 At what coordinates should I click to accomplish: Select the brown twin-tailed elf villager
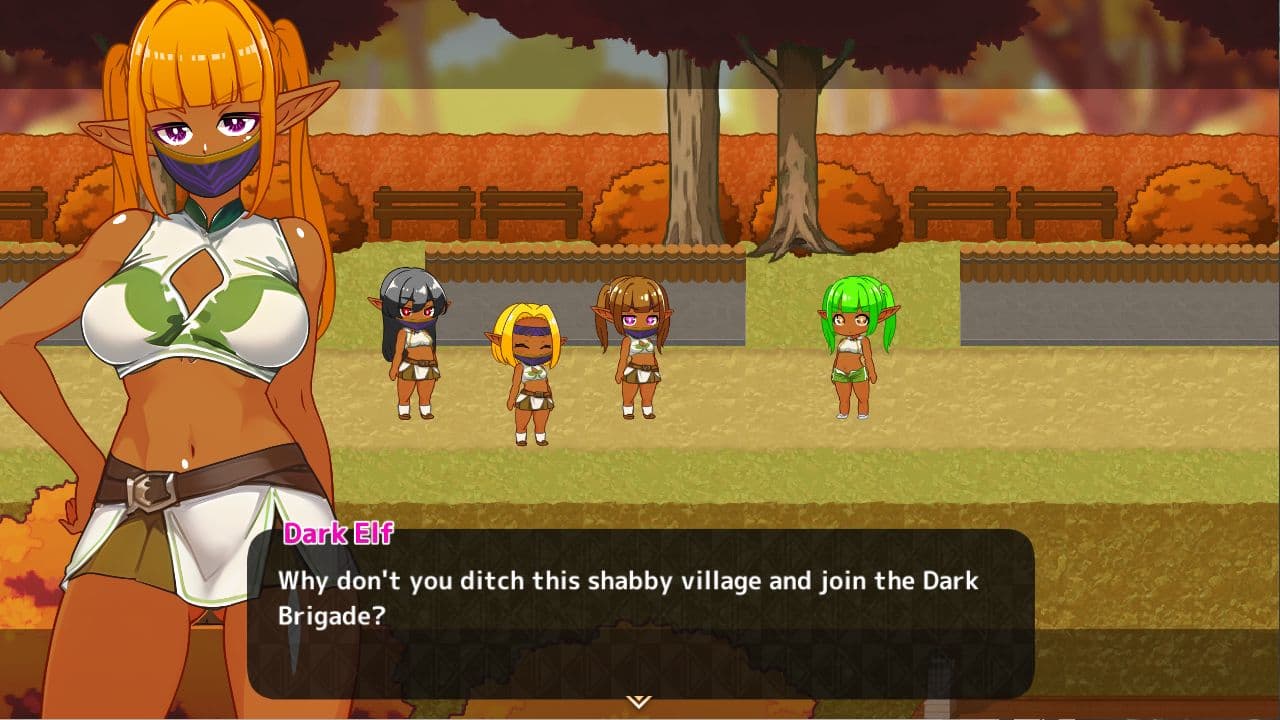[637, 350]
